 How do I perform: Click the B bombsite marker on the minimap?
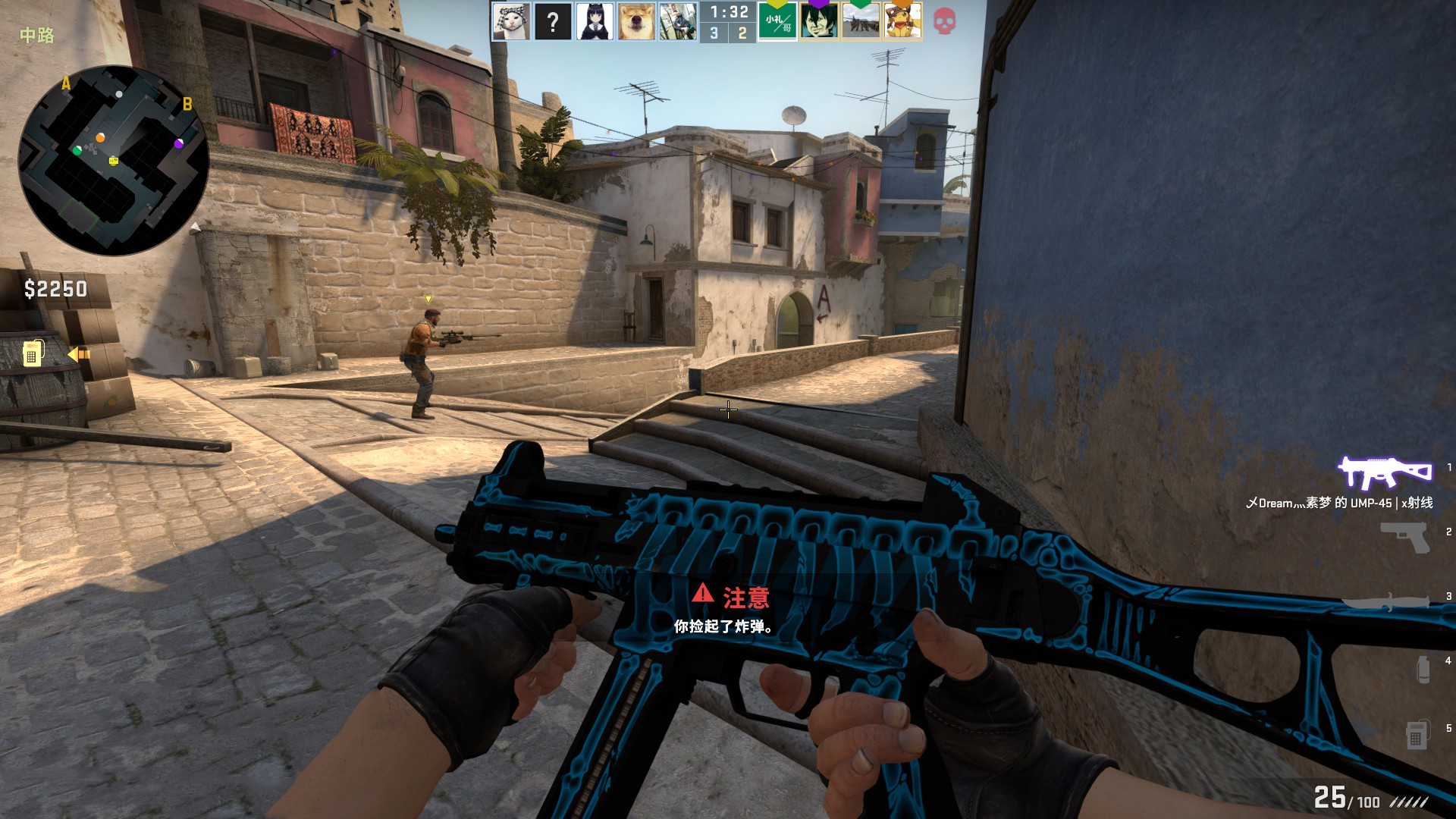[187, 104]
